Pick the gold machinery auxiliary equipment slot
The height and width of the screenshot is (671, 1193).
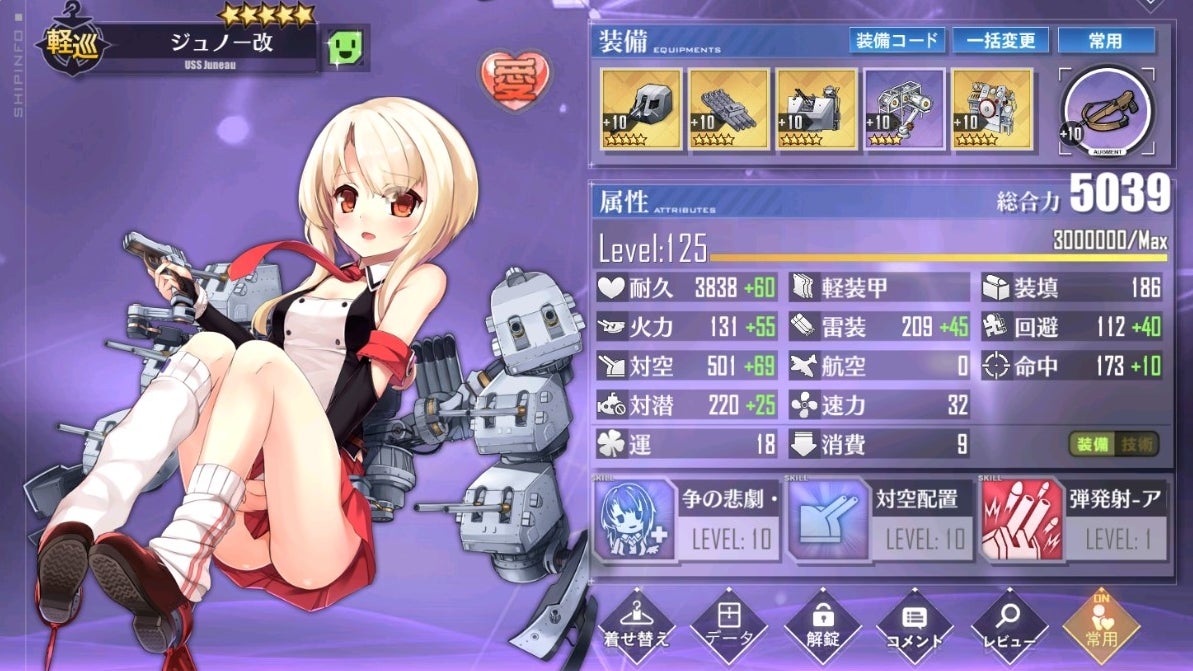click(x=992, y=109)
